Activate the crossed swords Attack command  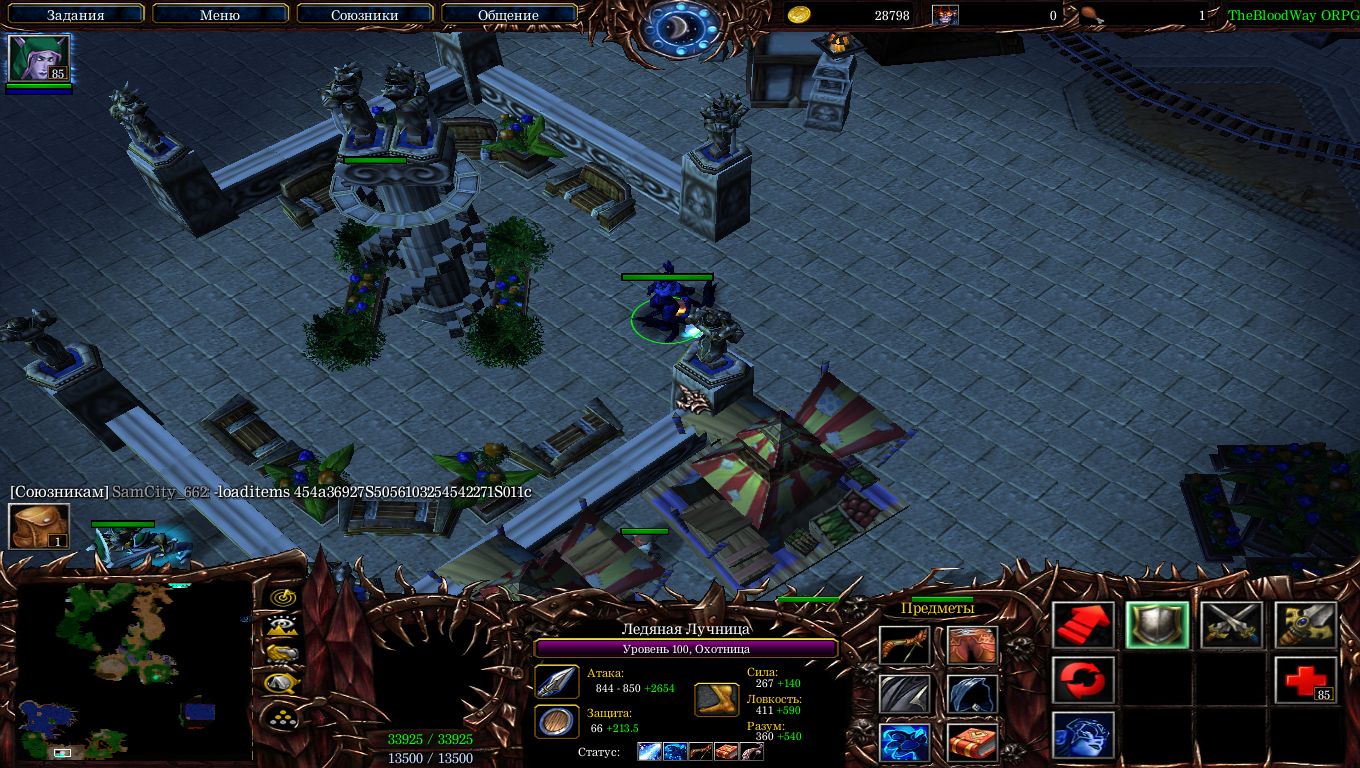click(1232, 626)
